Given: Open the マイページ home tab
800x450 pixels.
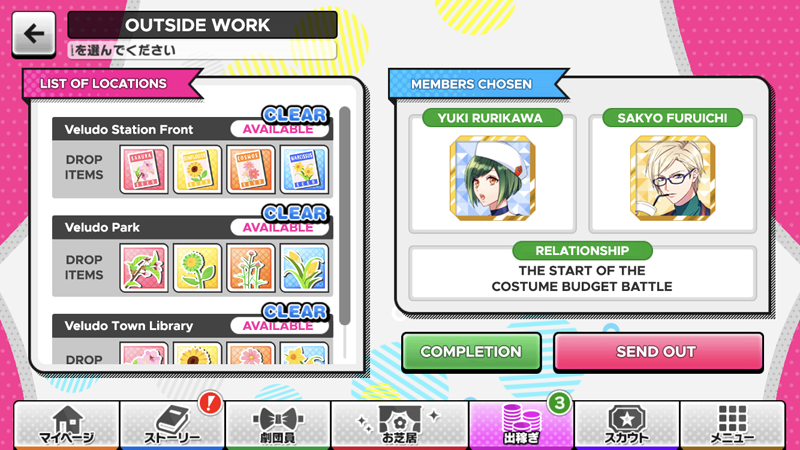Looking at the screenshot, I should click(66, 424).
